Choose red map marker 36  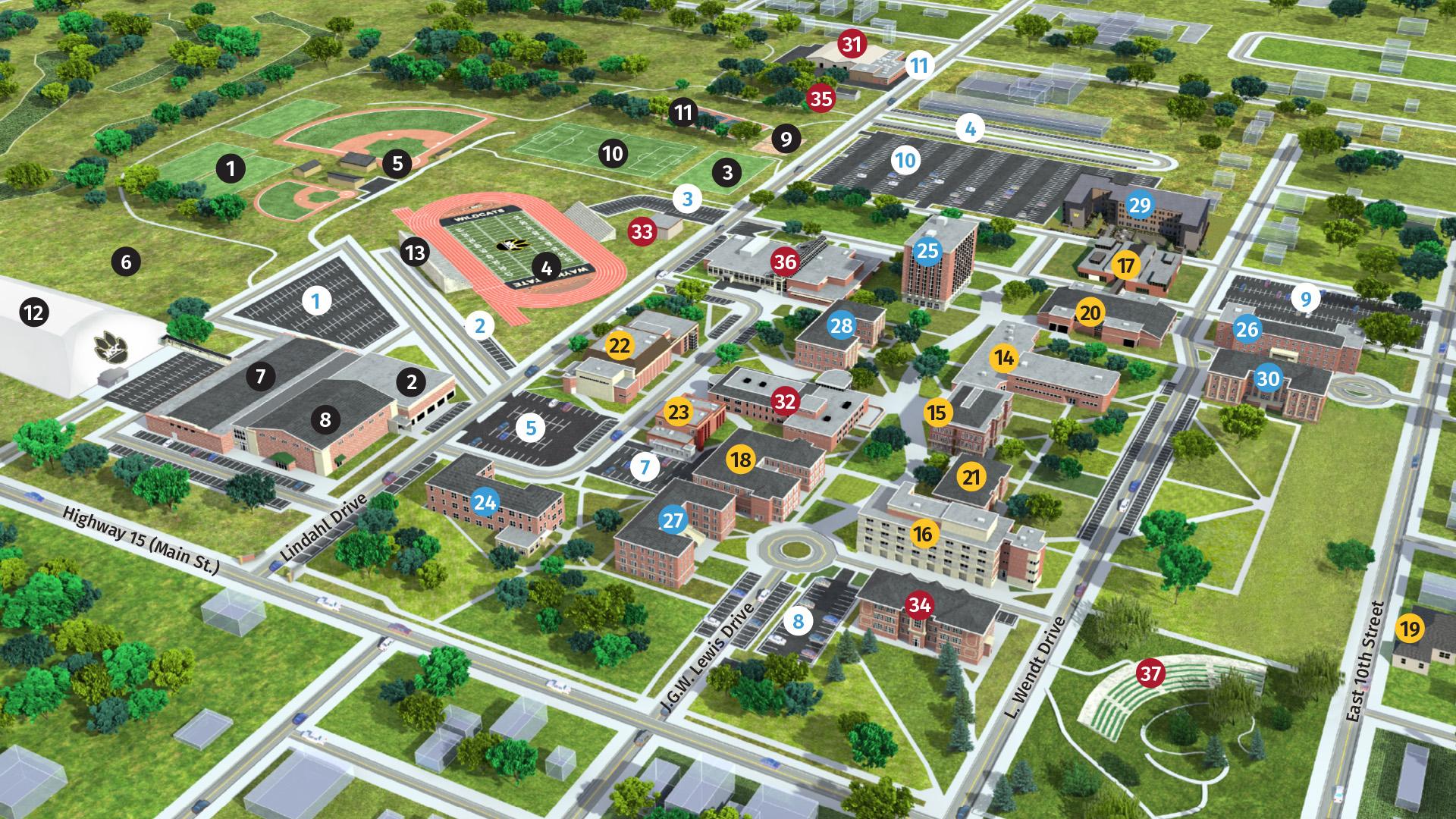(786, 262)
